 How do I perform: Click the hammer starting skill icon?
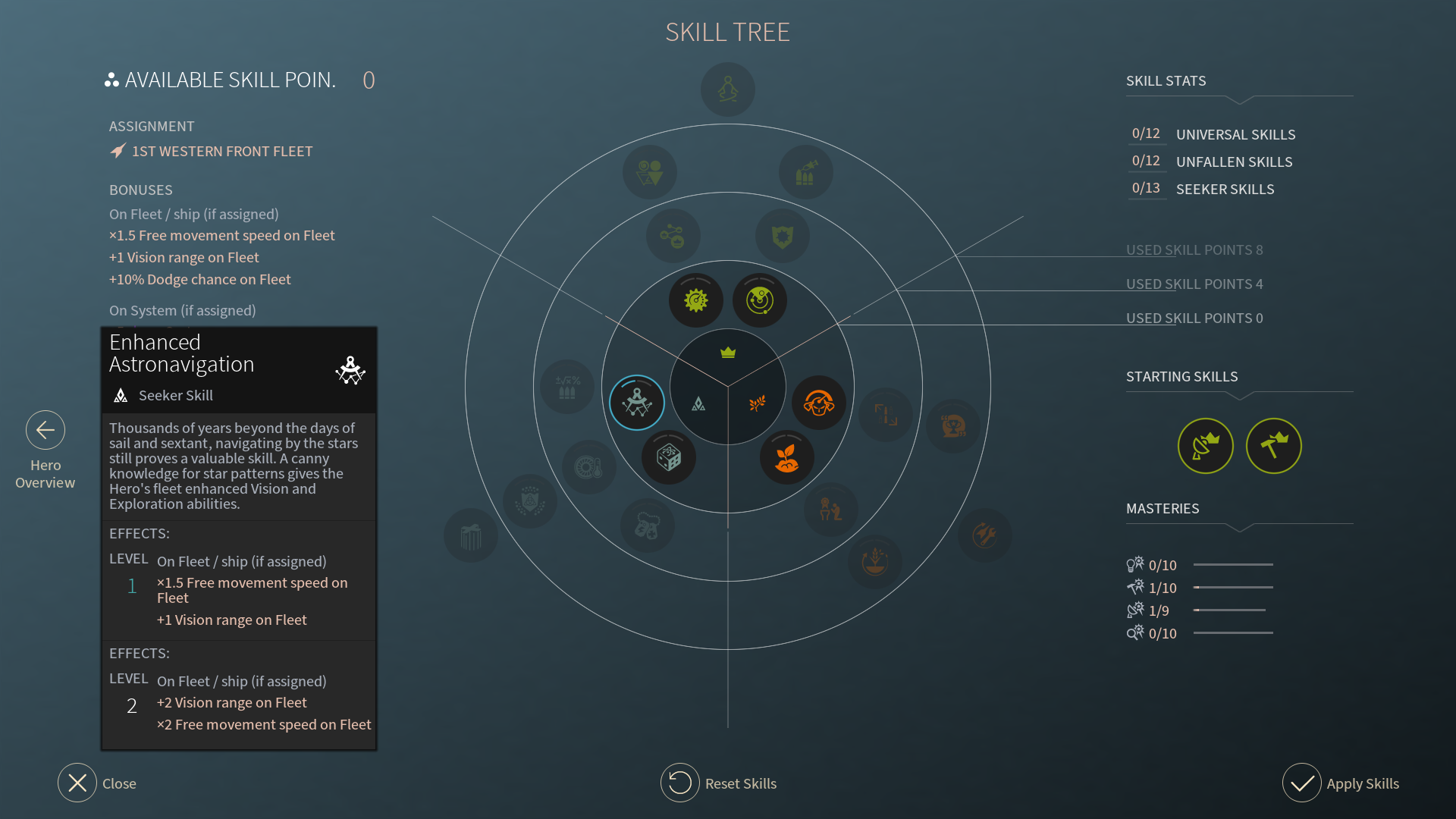(1274, 446)
